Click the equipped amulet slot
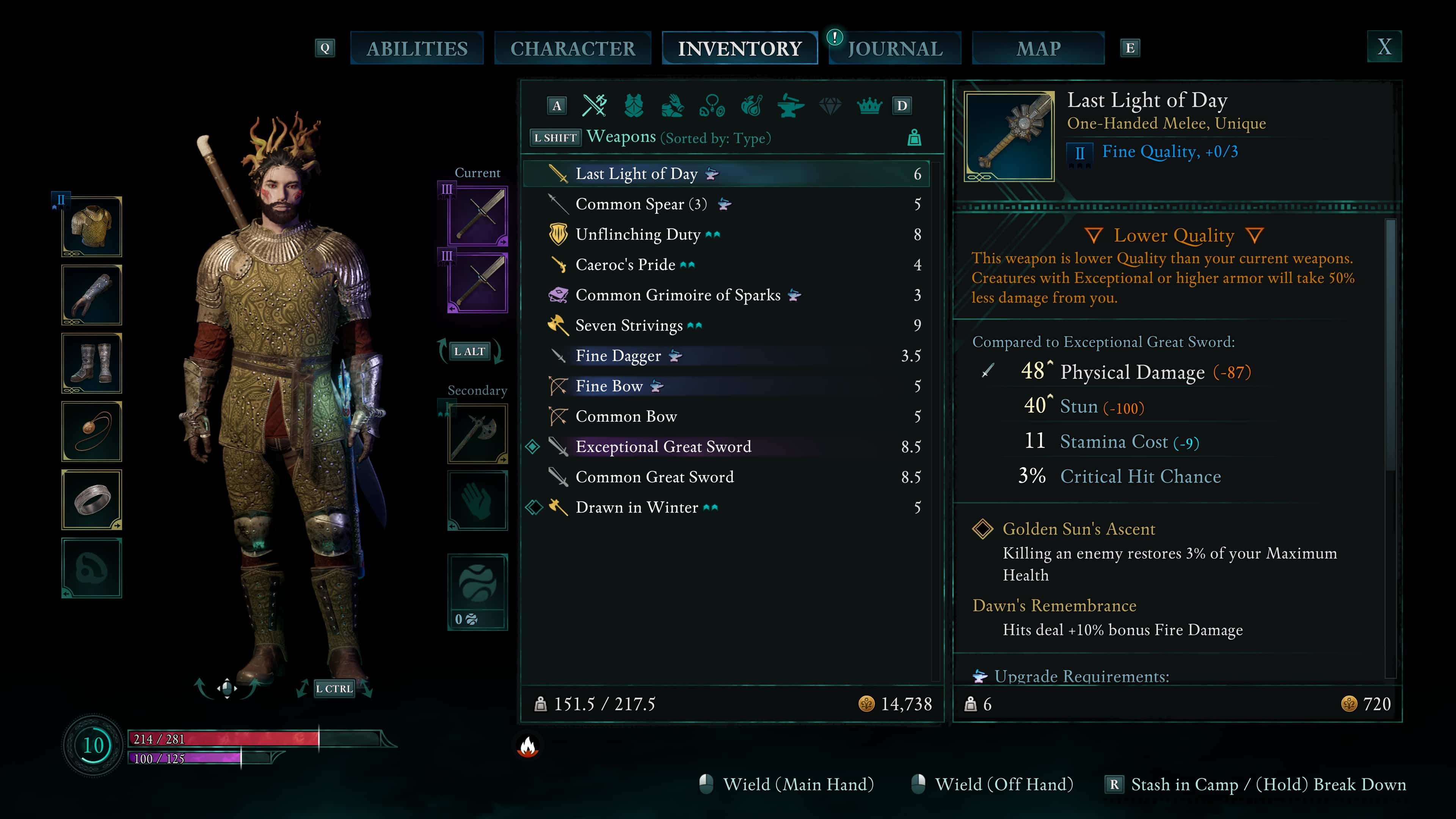 [91, 431]
